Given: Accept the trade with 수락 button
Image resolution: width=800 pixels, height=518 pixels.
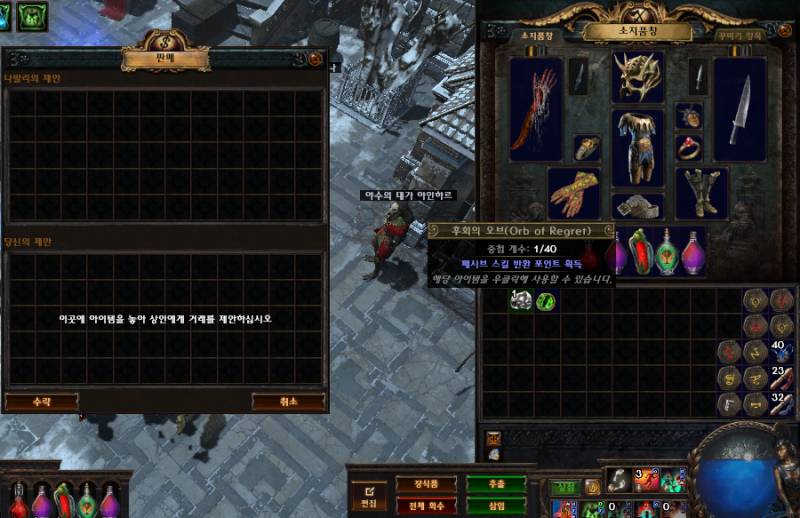Looking at the screenshot, I should pos(41,401).
